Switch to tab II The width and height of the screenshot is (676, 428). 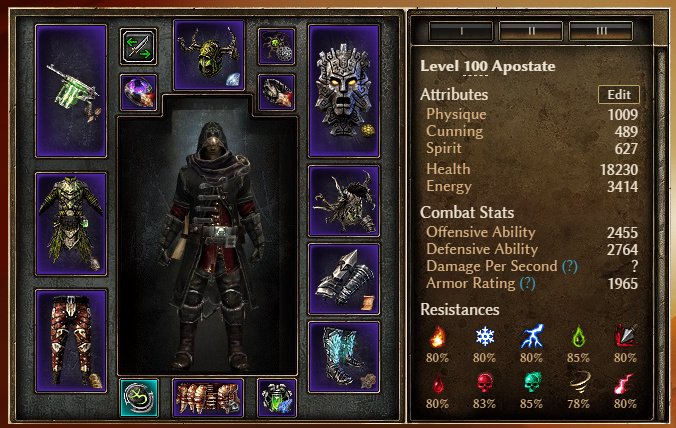click(x=530, y=31)
